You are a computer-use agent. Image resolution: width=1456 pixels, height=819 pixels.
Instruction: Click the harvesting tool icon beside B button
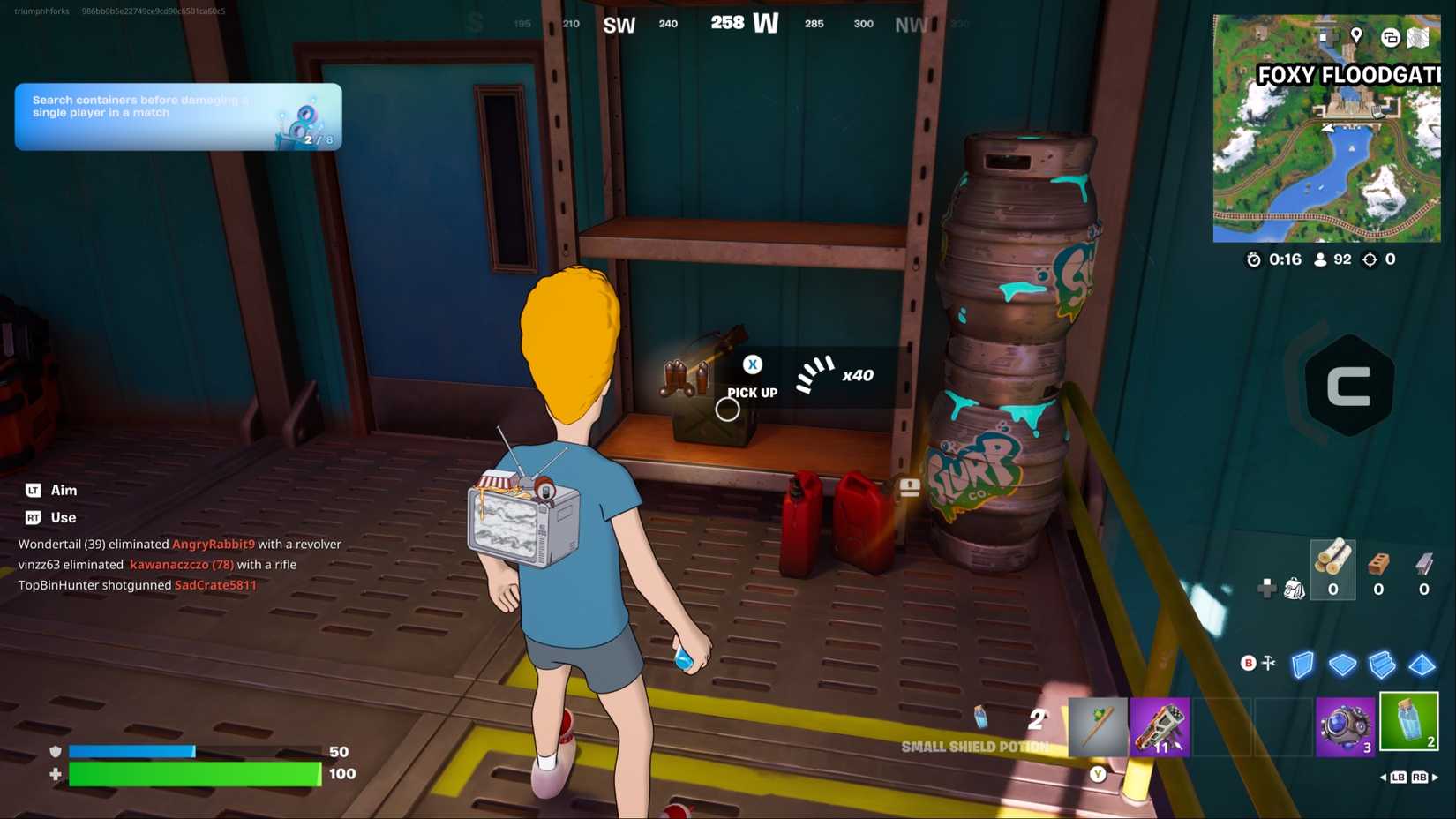pos(1269,665)
